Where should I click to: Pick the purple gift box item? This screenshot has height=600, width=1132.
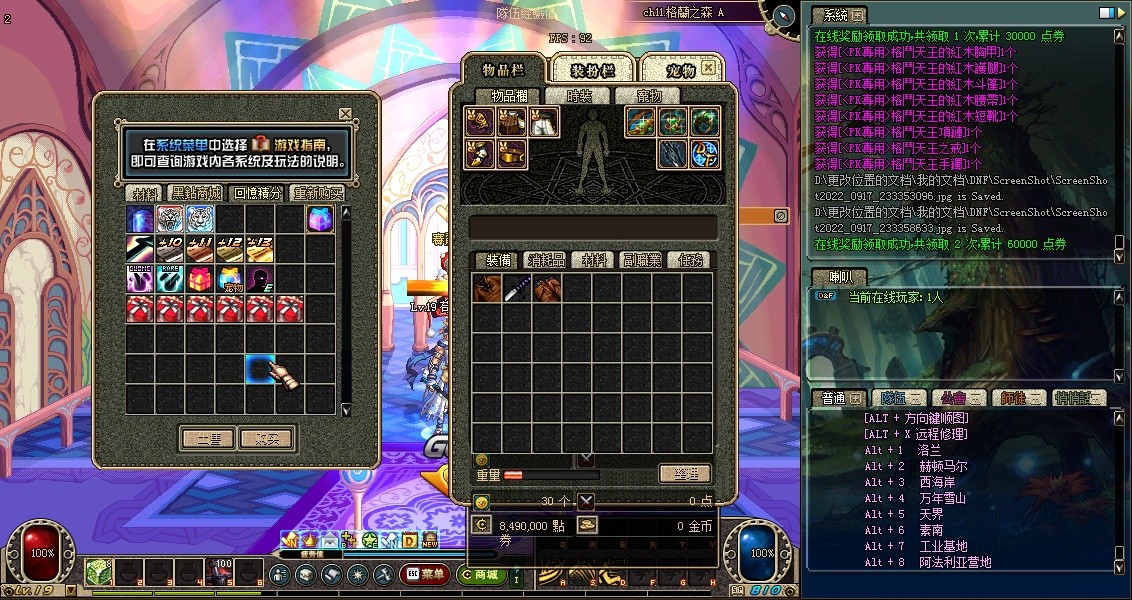pos(321,219)
